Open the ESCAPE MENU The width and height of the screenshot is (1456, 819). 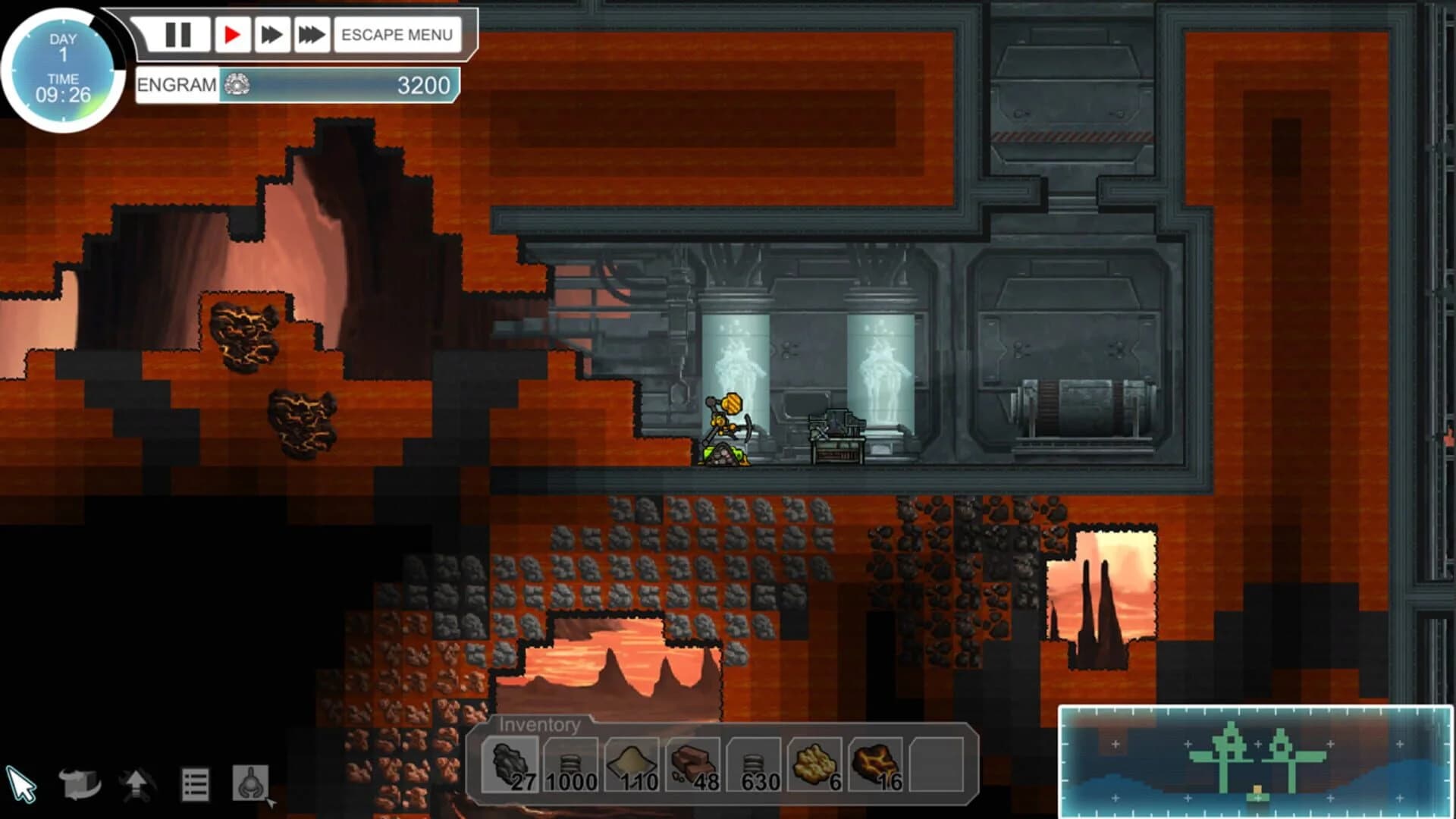pos(397,34)
